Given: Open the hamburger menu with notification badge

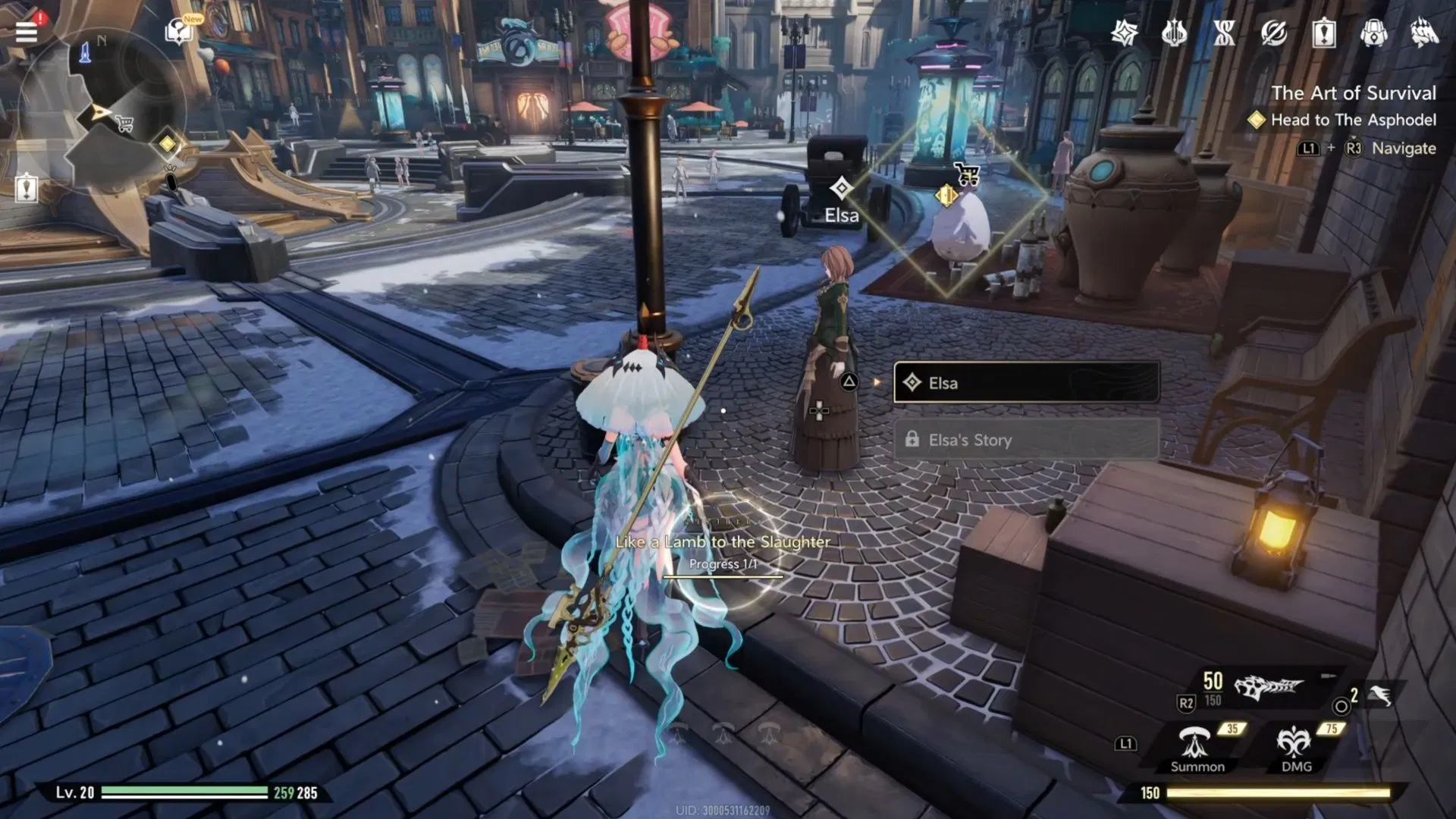Looking at the screenshot, I should pyautogui.click(x=27, y=32).
